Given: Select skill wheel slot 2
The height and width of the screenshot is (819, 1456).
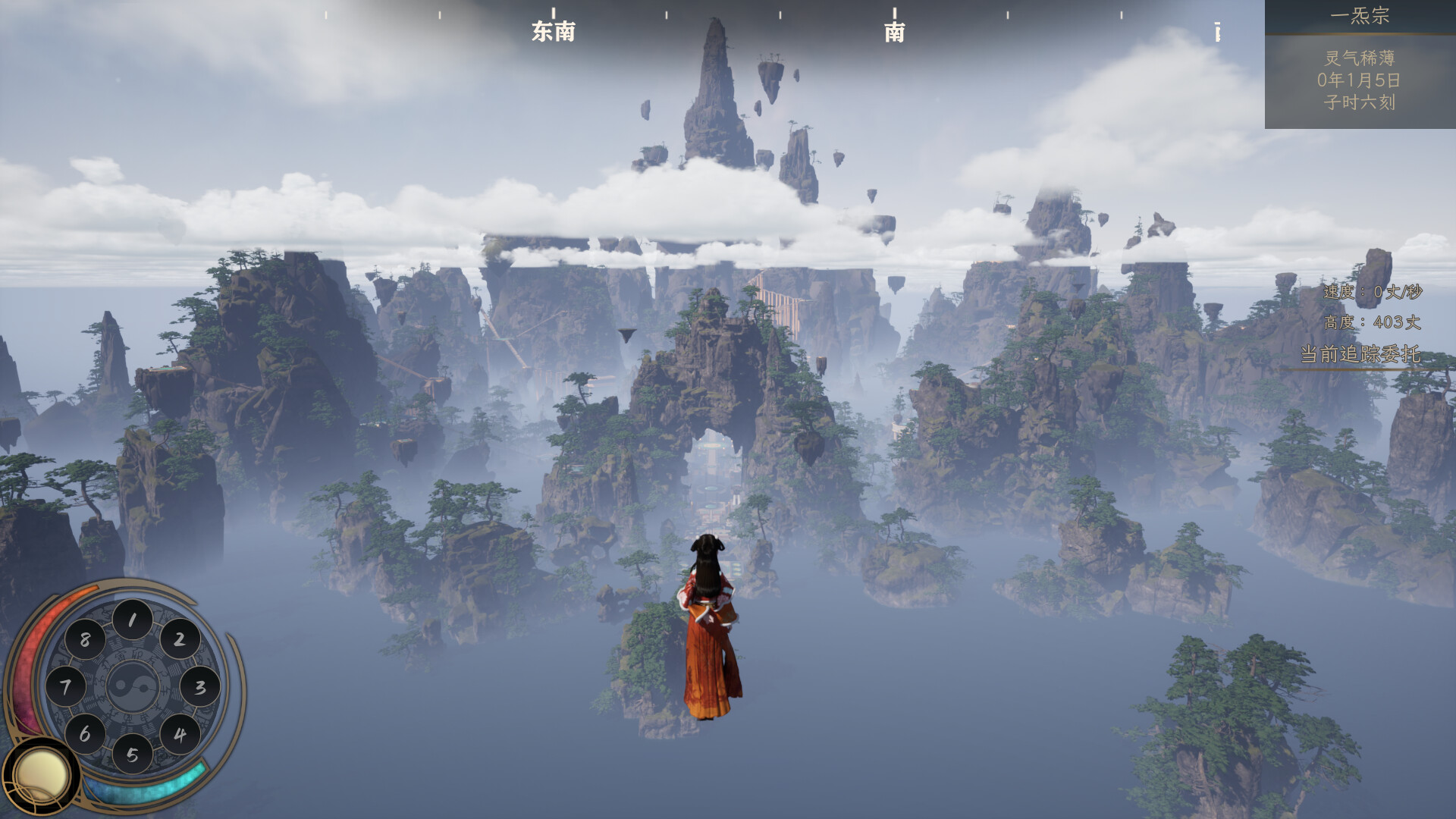Looking at the screenshot, I should click(180, 639).
